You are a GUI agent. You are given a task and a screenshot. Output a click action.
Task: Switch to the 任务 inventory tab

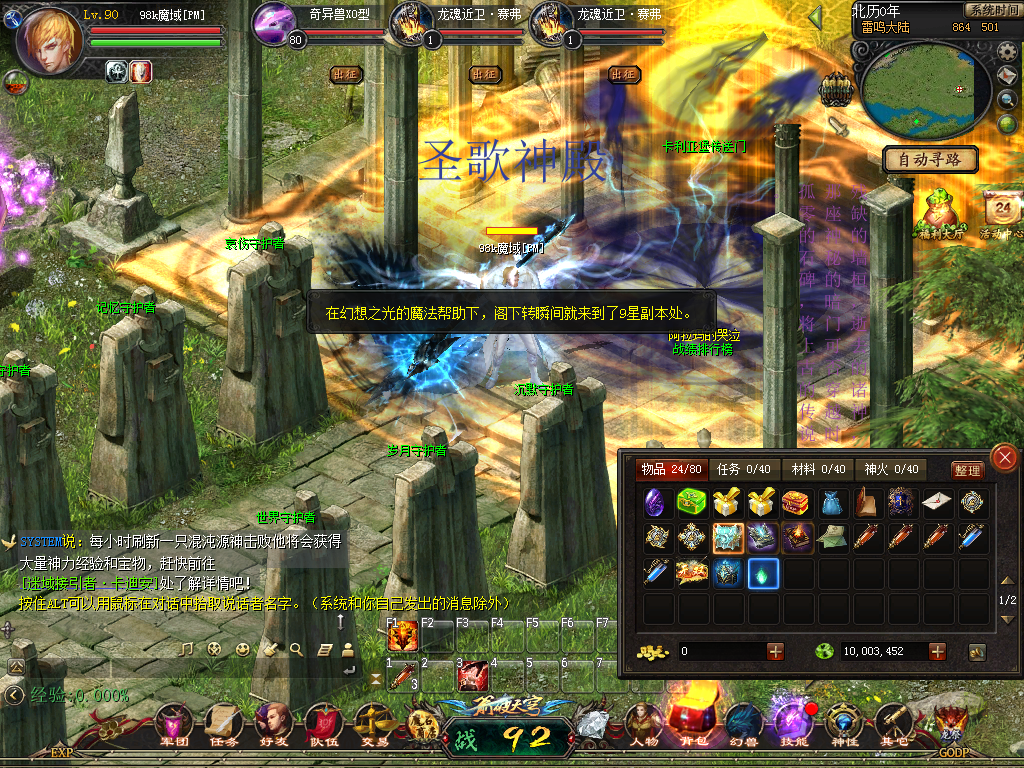click(x=743, y=469)
